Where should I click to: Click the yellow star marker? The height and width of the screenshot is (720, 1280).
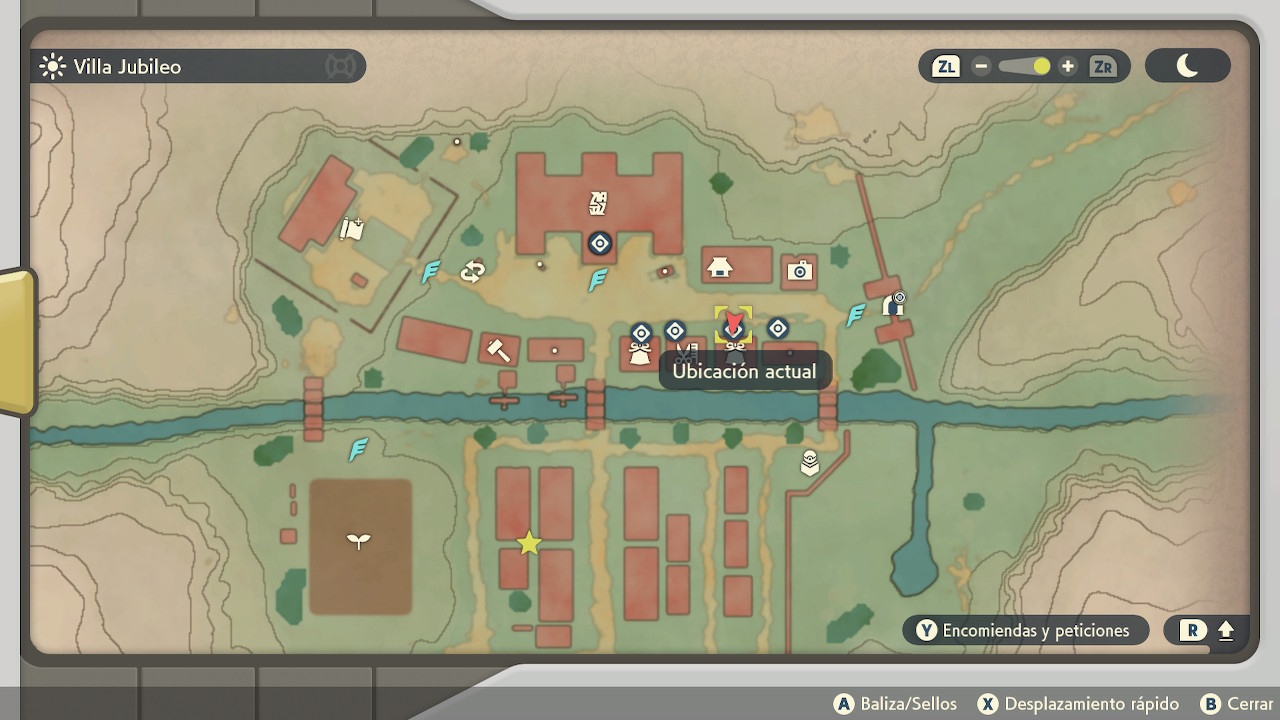[529, 543]
